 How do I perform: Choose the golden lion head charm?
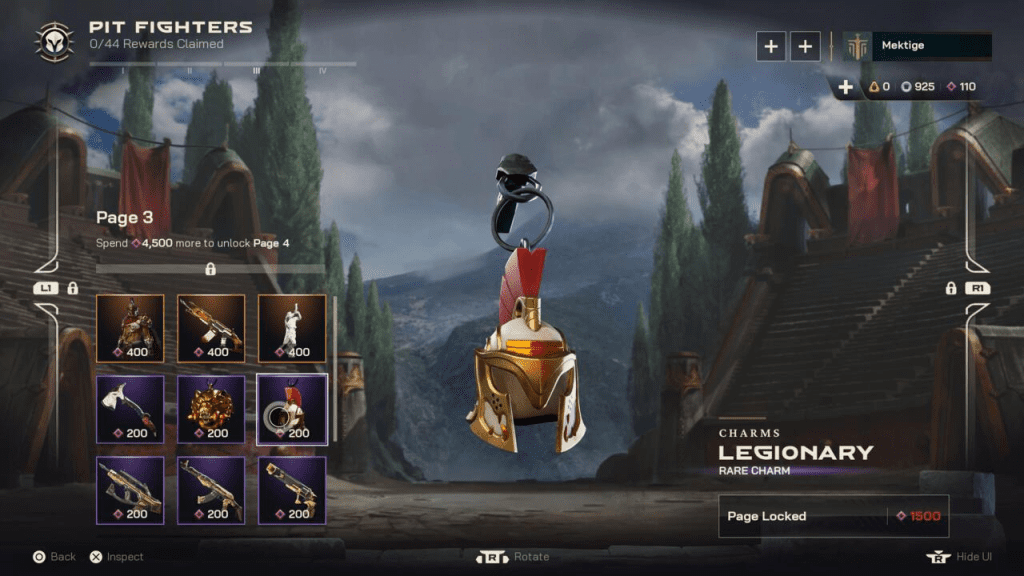[211, 408]
